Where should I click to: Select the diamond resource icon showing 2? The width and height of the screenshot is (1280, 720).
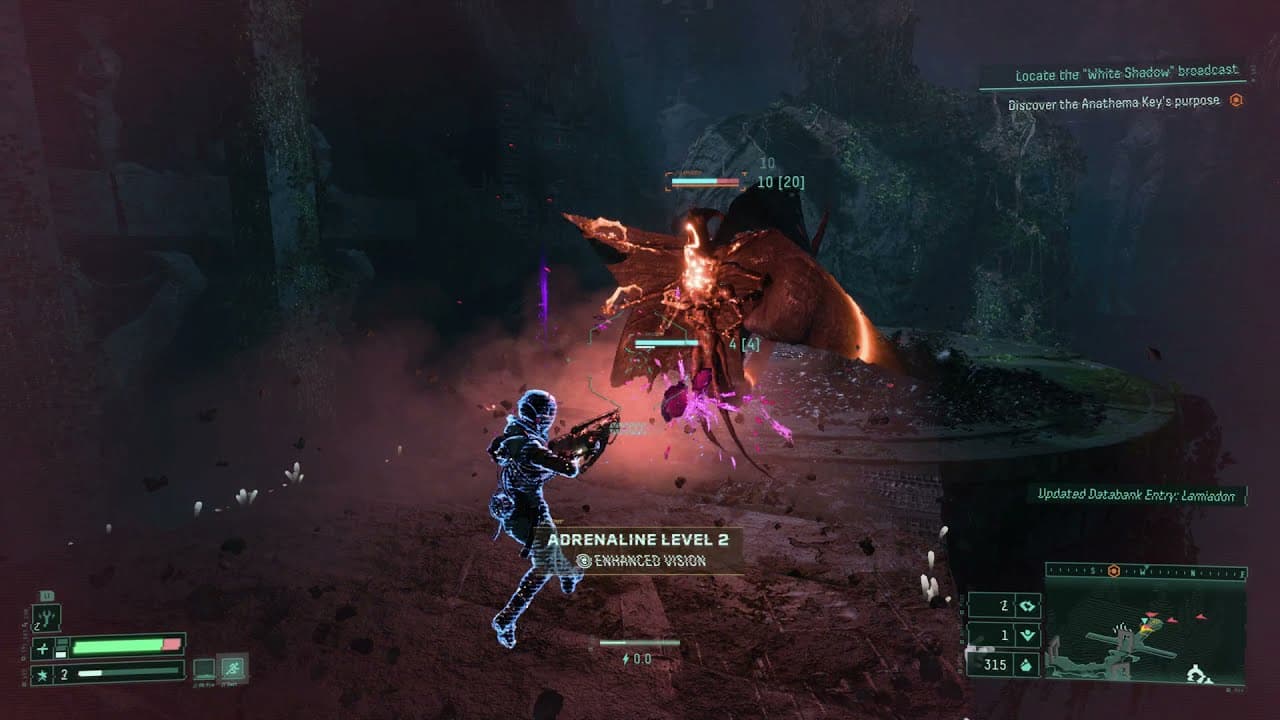click(1026, 604)
